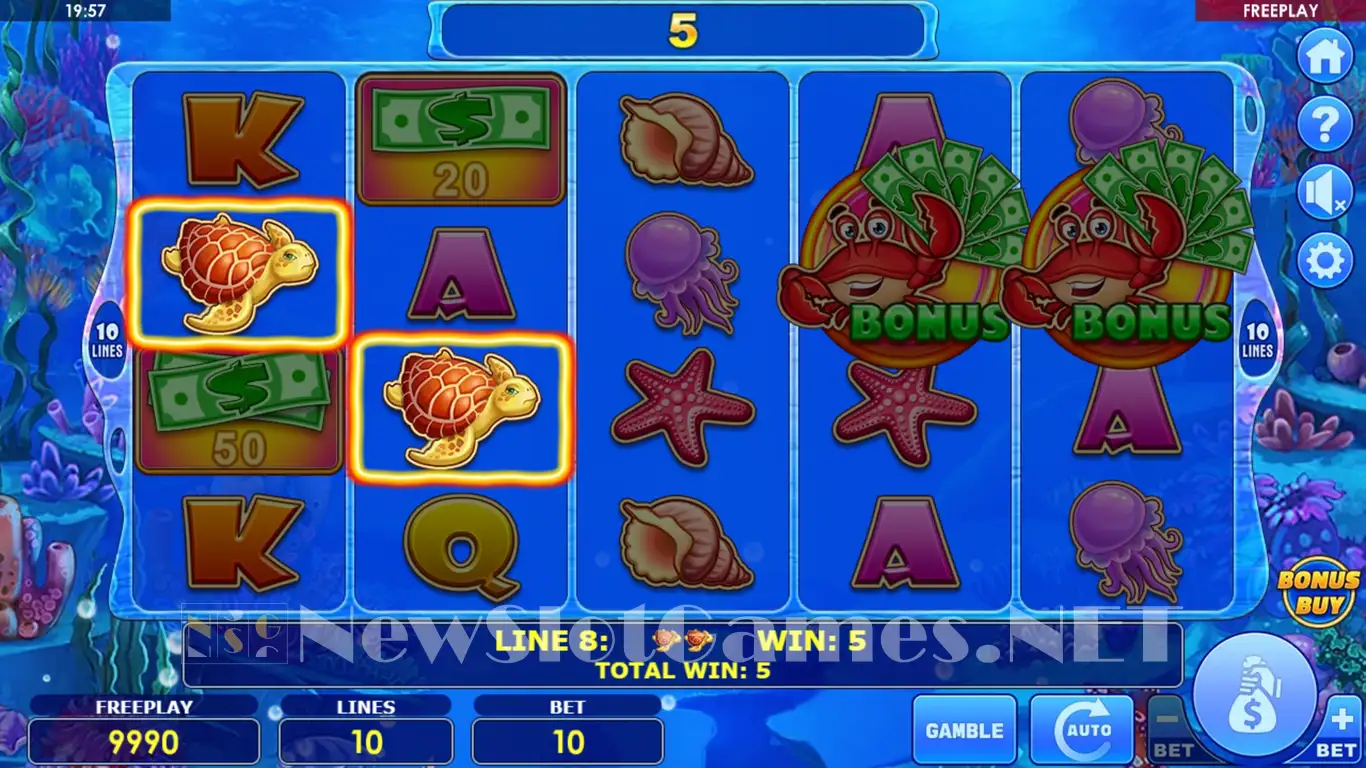
Task: Toggle the sound speaker button
Action: pos(1325,194)
